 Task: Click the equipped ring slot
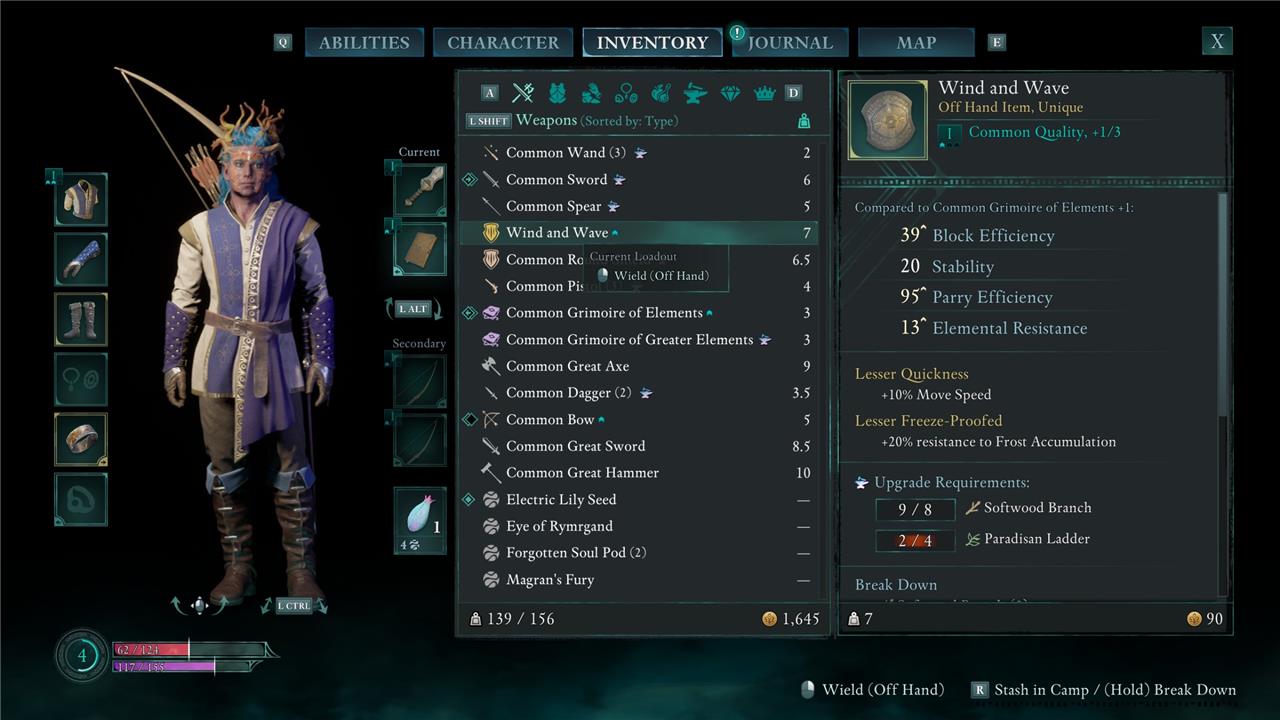click(x=81, y=439)
